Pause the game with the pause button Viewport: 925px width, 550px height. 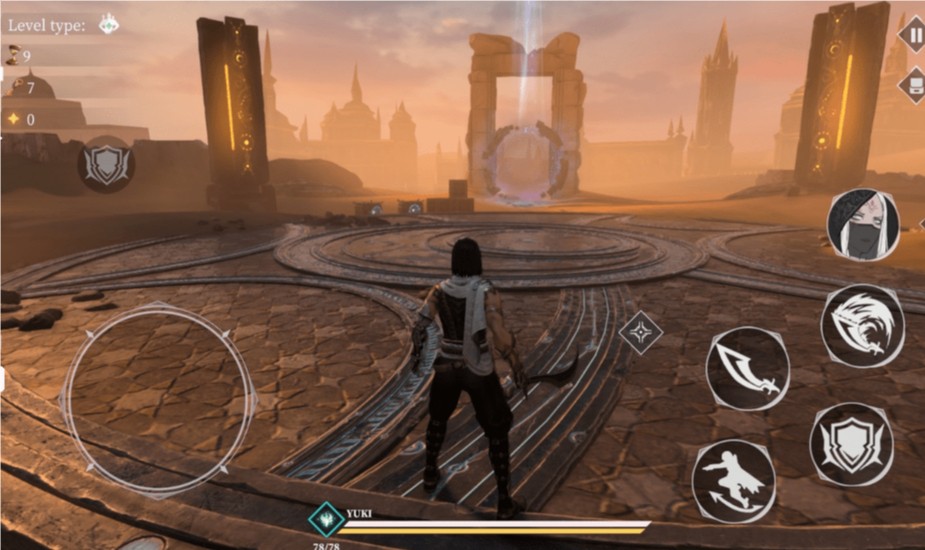[913, 33]
